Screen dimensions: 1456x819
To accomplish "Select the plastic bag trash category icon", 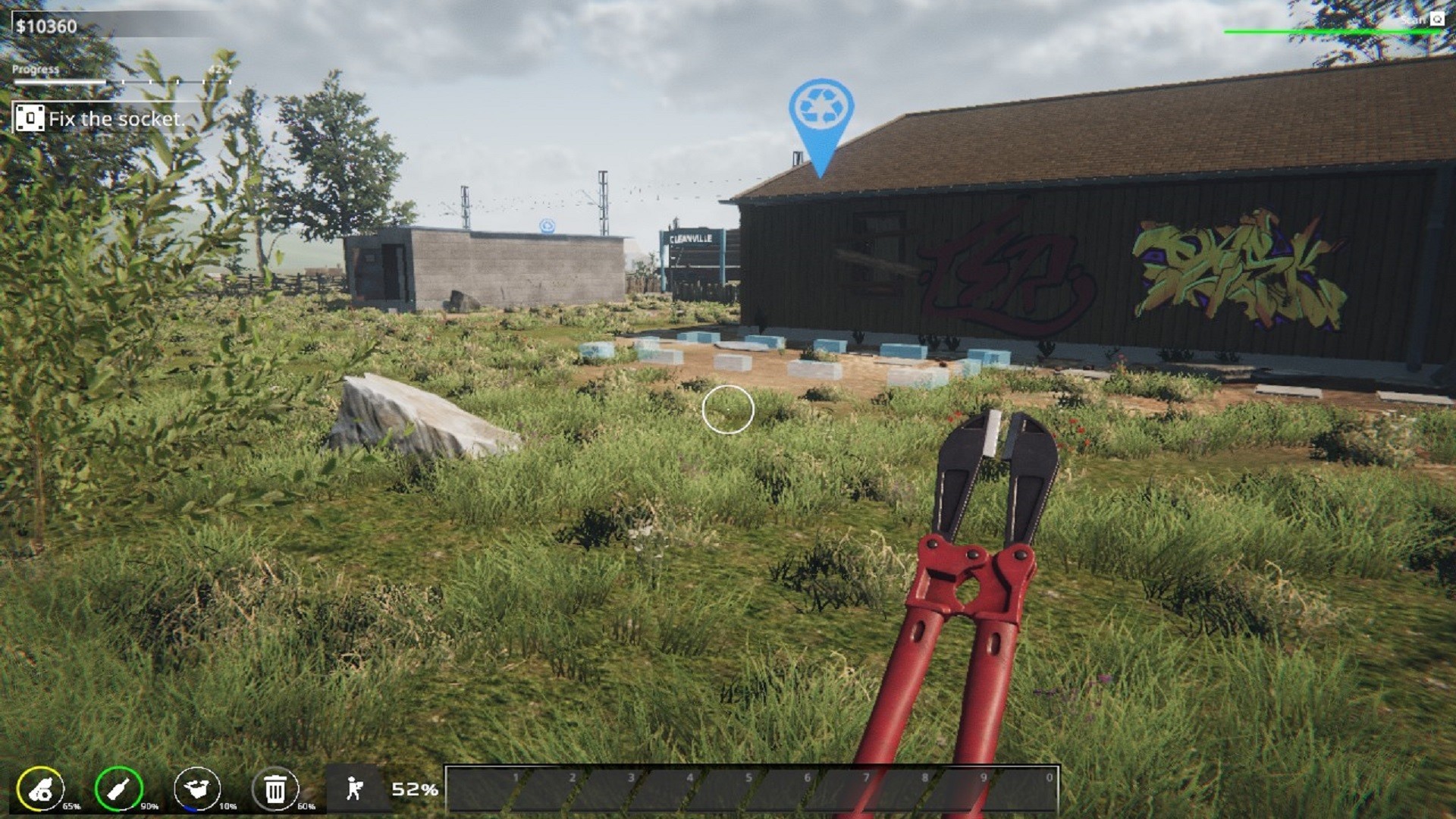I will (199, 787).
